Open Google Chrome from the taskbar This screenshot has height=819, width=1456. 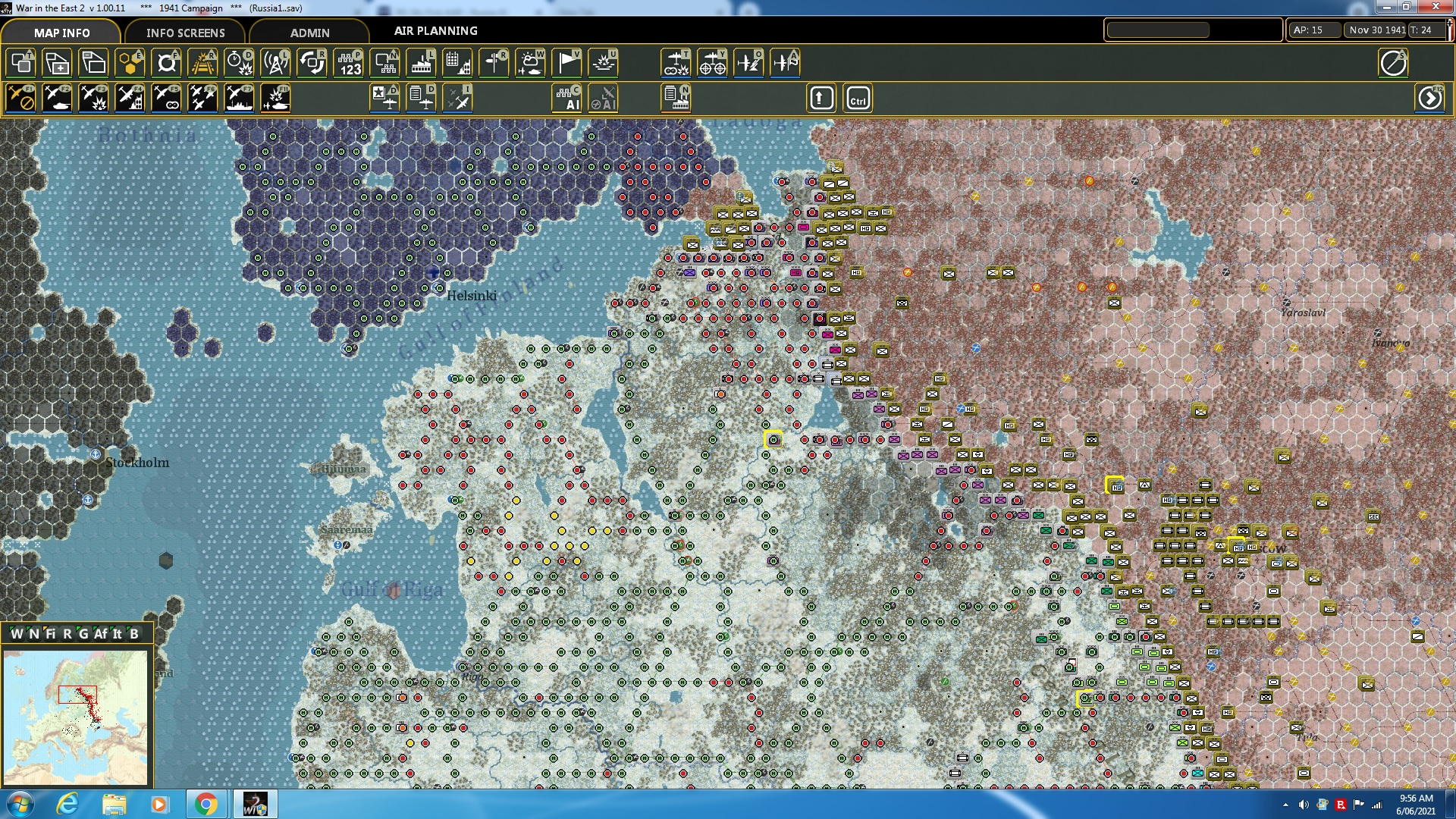tap(206, 803)
